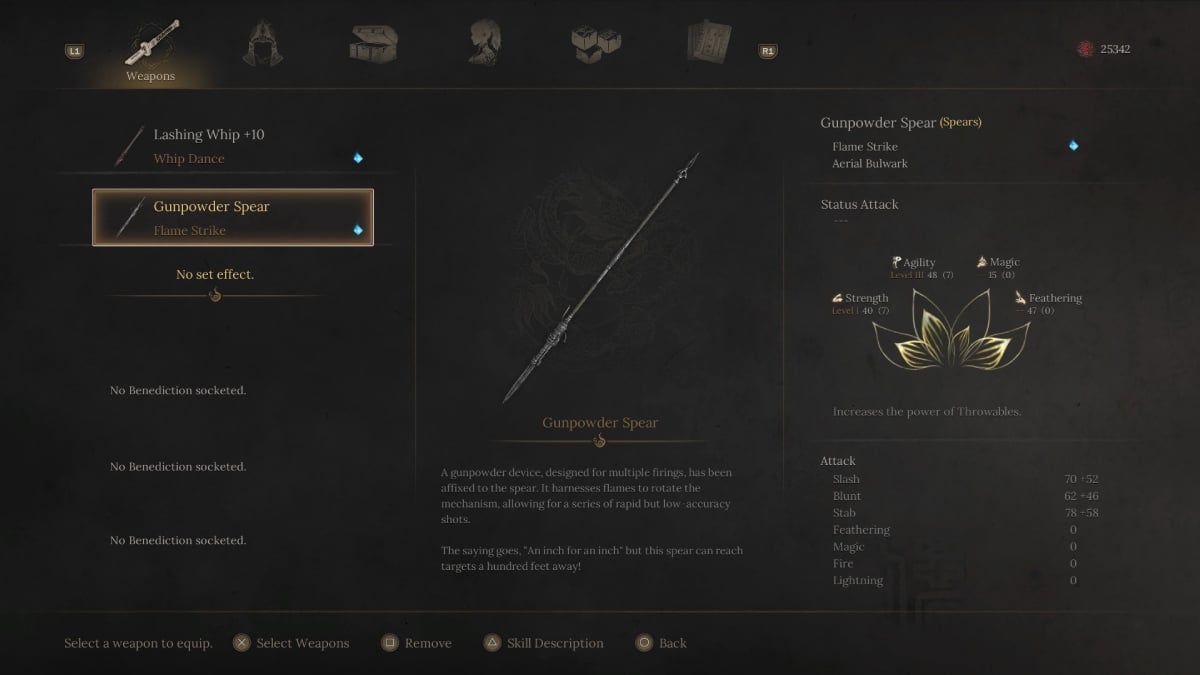Image resolution: width=1200 pixels, height=675 pixels.
Task: Switch to the head profile tab
Action: pos(484,43)
